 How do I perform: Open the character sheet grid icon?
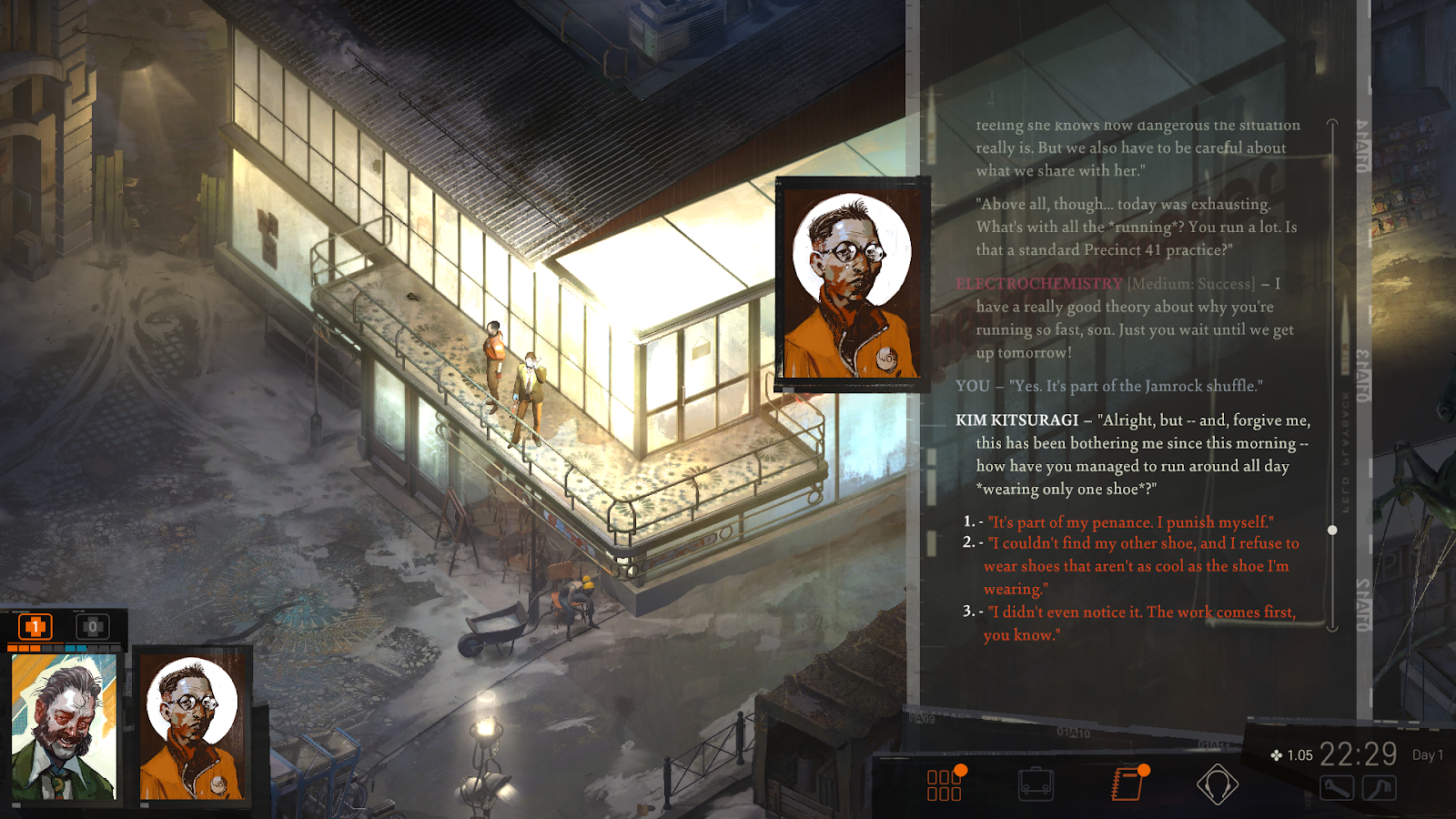945,784
